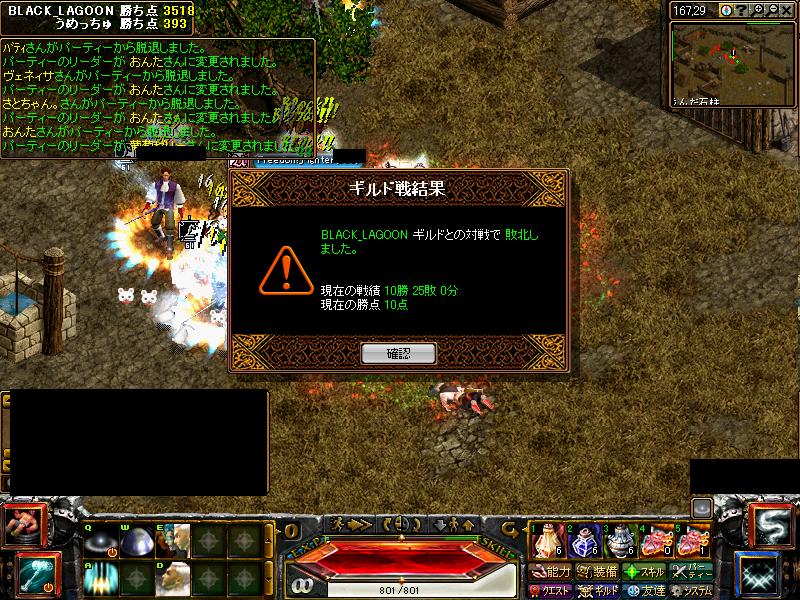The width and height of the screenshot is (800, 600).
Task: Confirm the guild battle result with 確認
Action: pos(398,353)
